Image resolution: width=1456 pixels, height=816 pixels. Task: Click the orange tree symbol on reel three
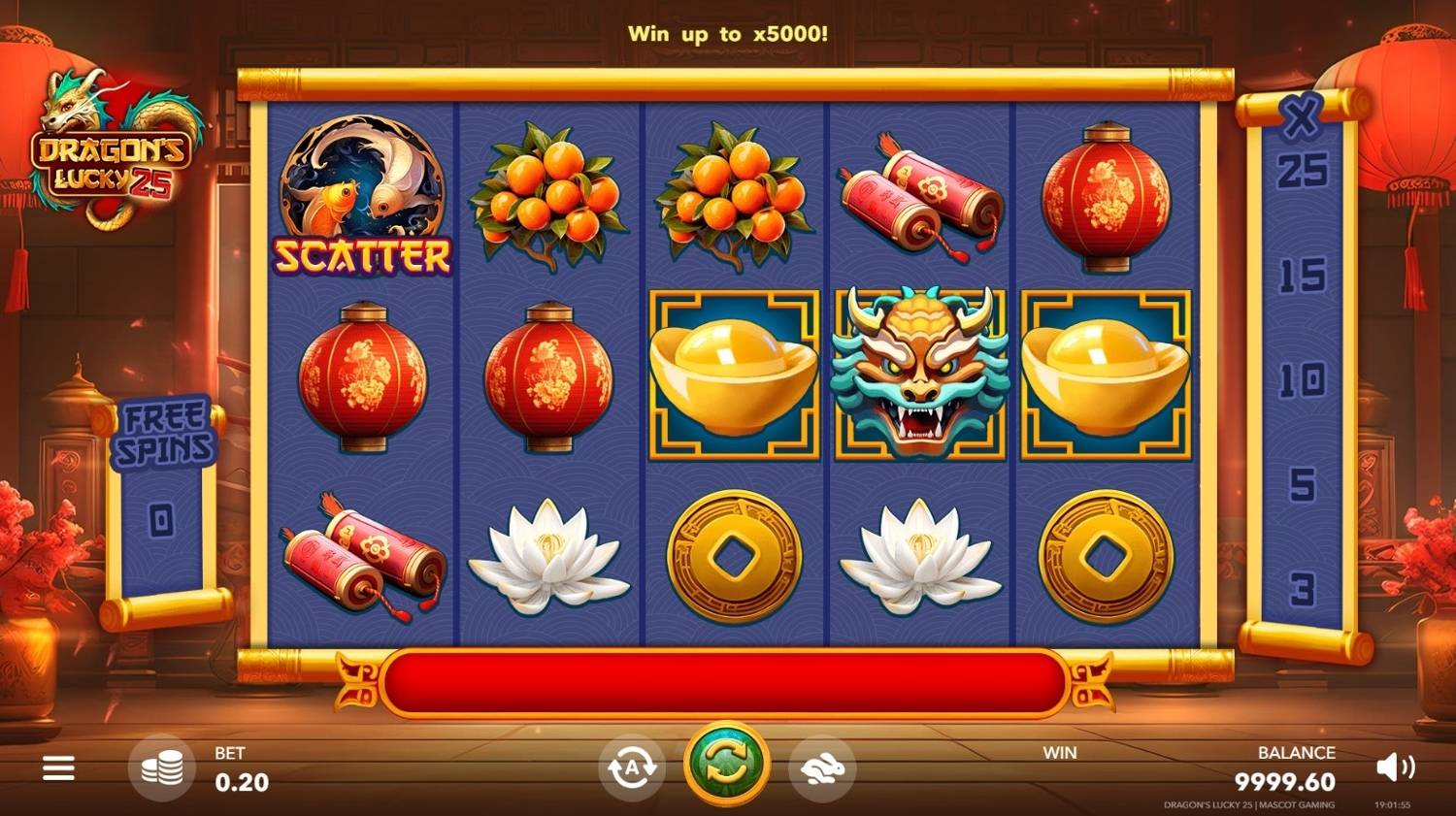click(x=733, y=194)
